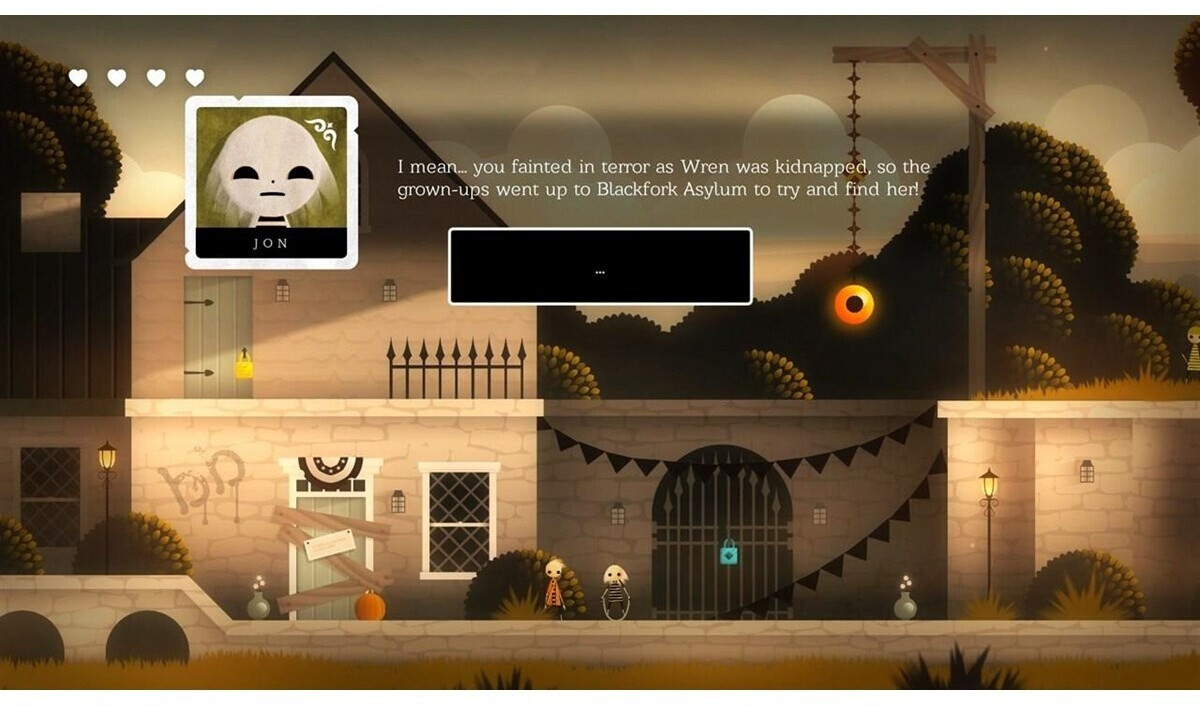
Task: Click Jon's speaker portrait
Action: coord(271,181)
